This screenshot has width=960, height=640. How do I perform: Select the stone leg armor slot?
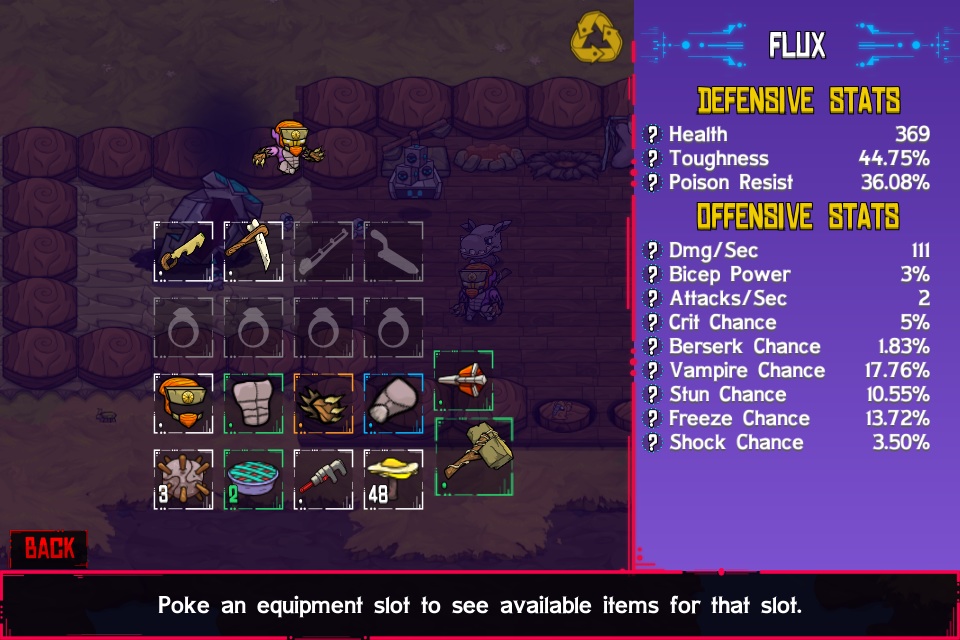(x=393, y=403)
